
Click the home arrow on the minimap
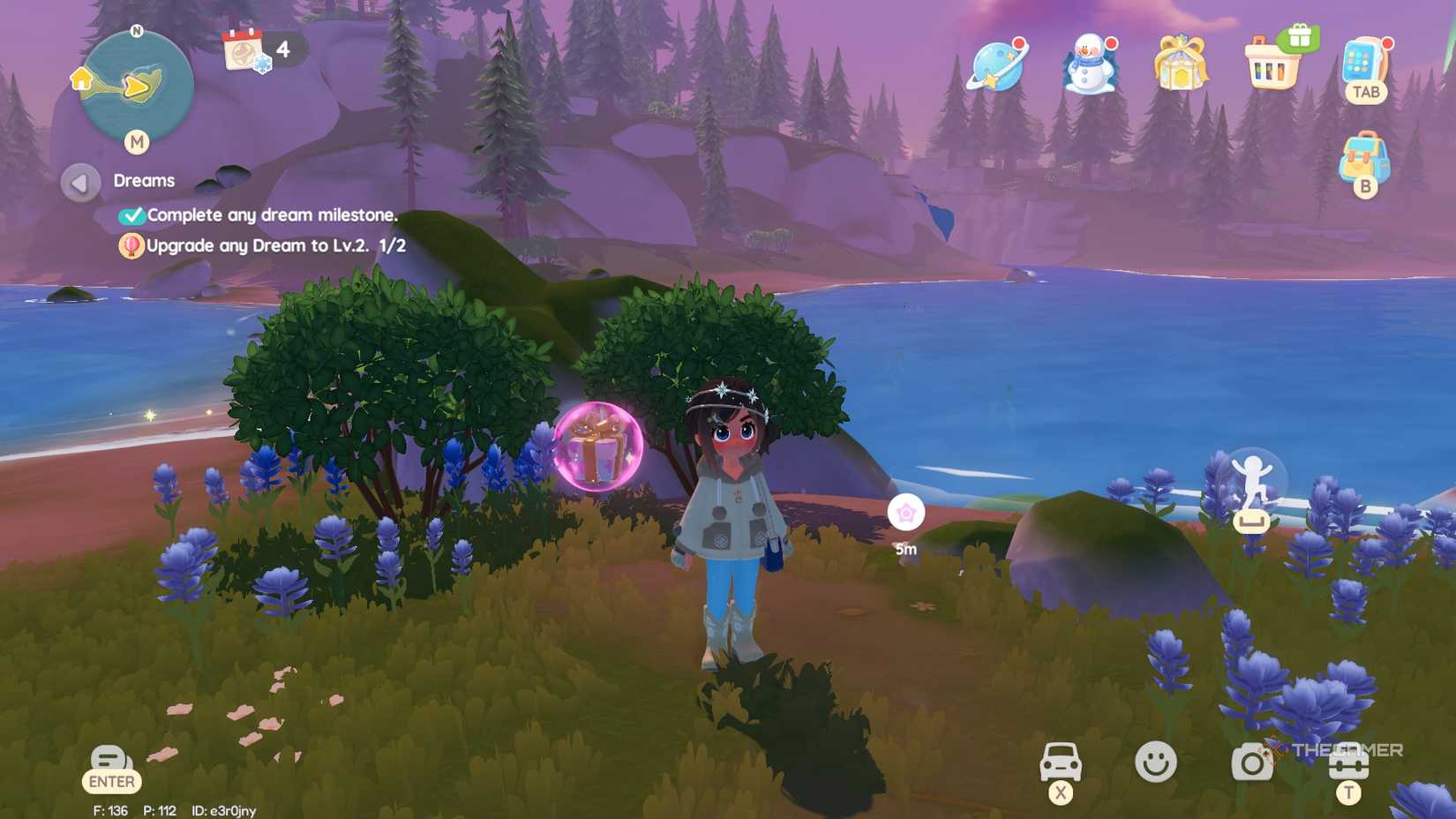click(80, 79)
